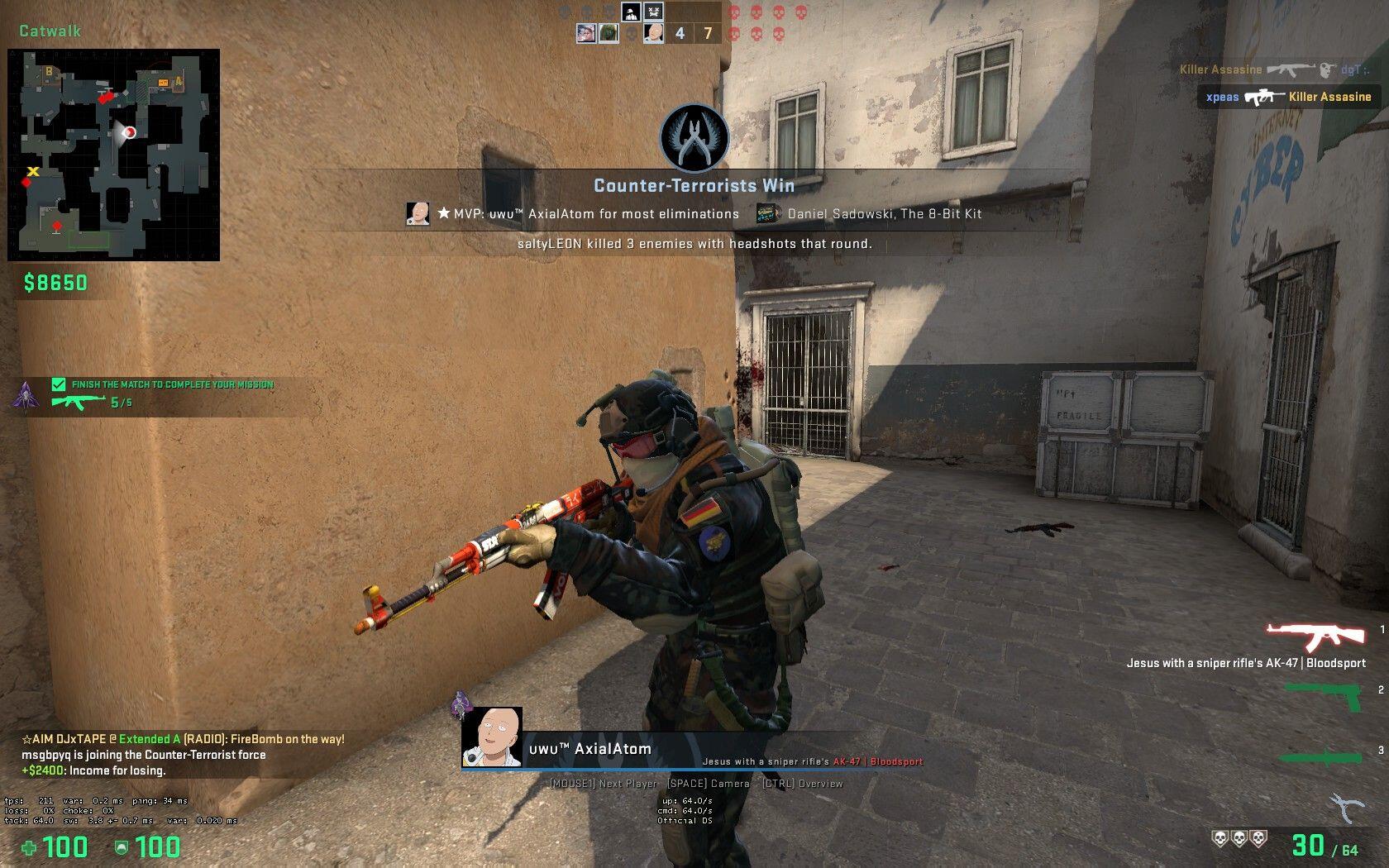Click the bald-head avatar beside the score
Viewport: 1389px width, 868px height.
(x=653, y=34)
